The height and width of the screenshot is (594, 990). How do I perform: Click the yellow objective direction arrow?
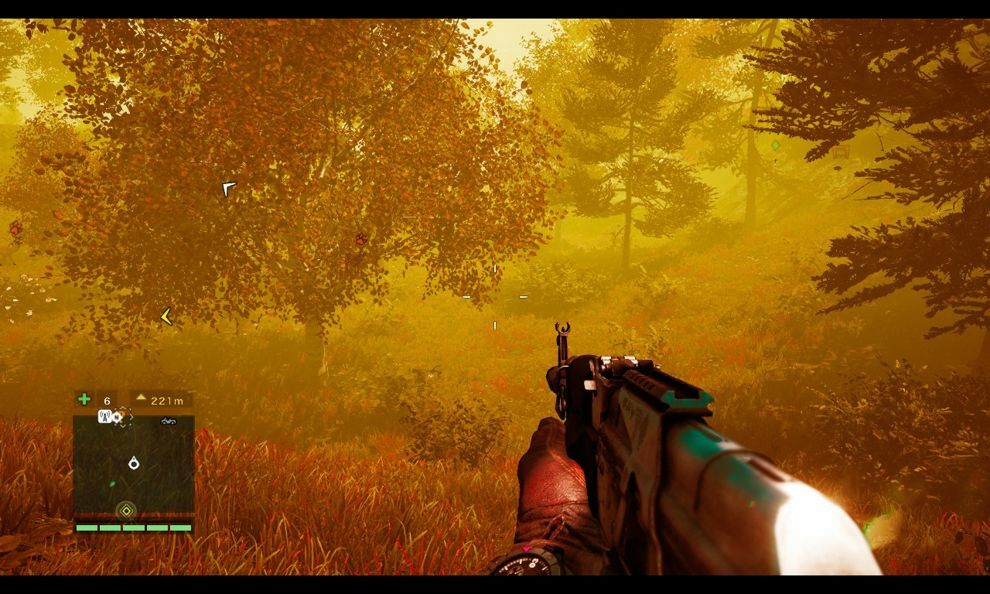click(x=166, y=317)
